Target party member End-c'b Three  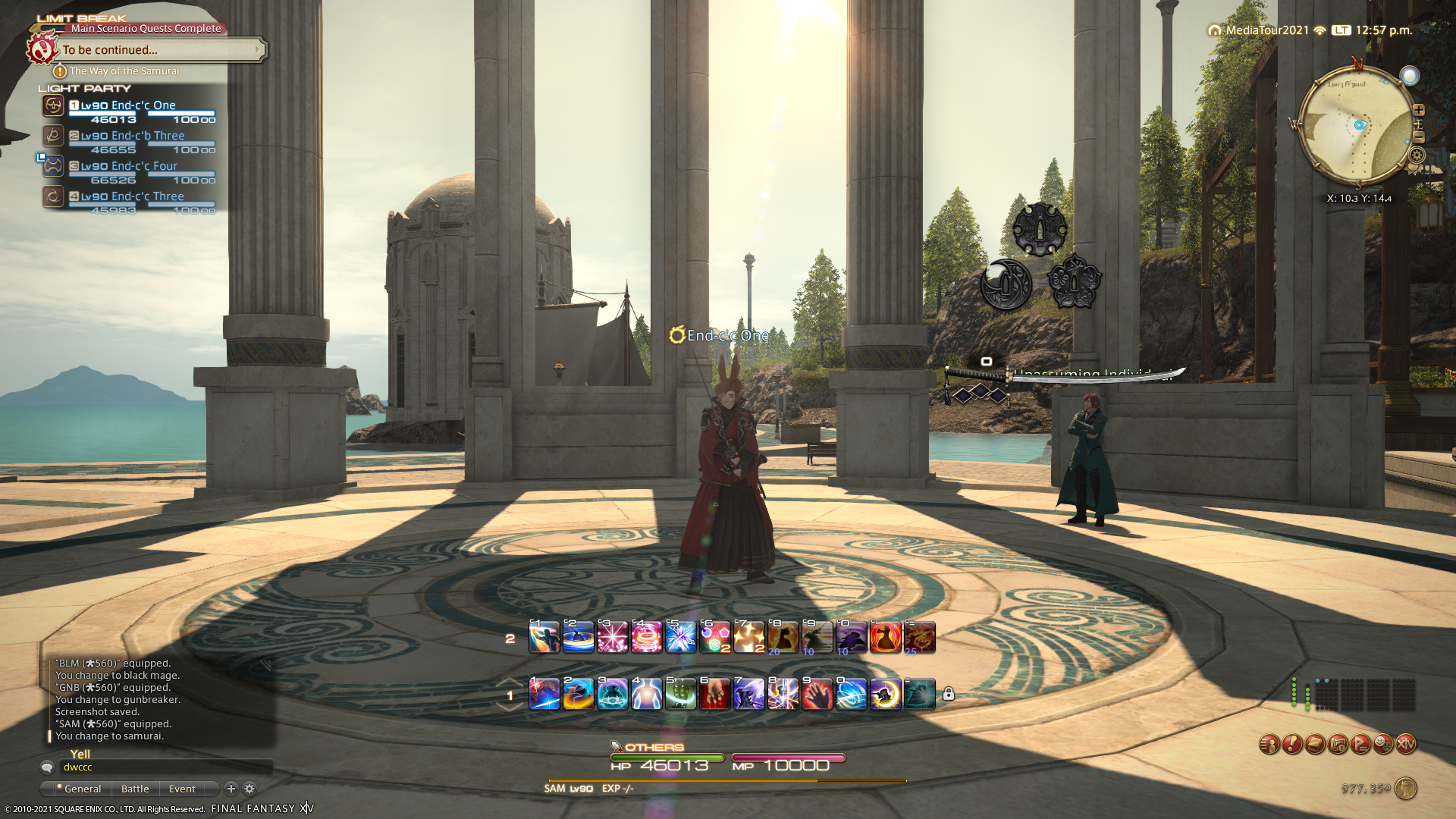click(x=147, y=136)
